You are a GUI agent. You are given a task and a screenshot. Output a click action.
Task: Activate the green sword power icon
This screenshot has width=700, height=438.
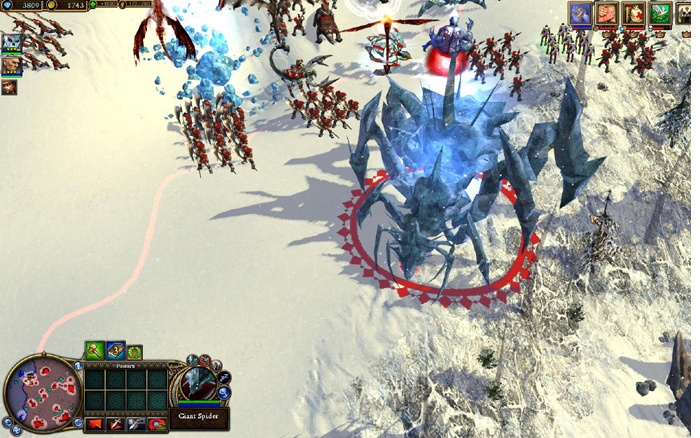(658, 13)
